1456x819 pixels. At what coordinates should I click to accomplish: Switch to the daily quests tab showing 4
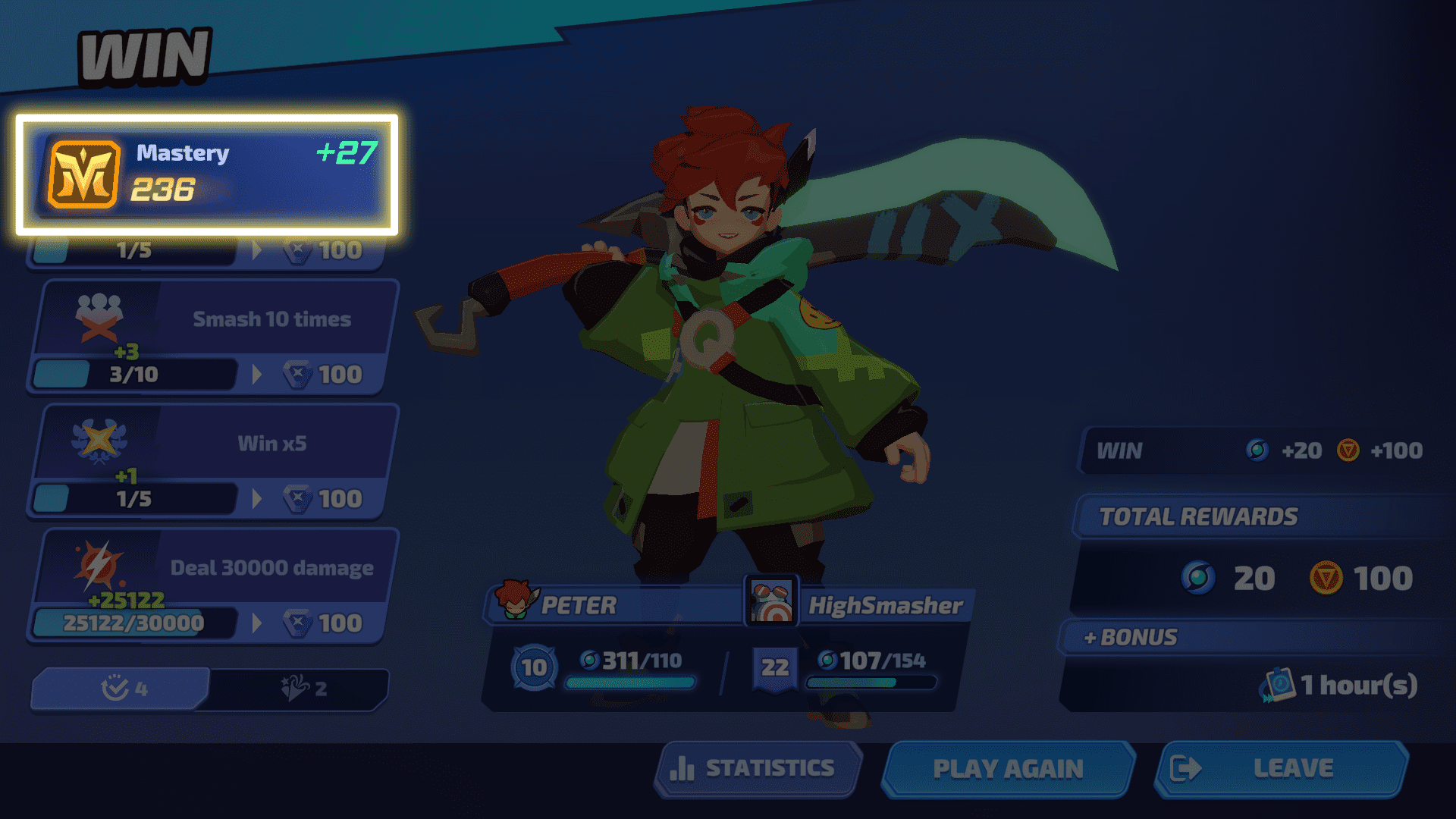click(x=121, y=689)
